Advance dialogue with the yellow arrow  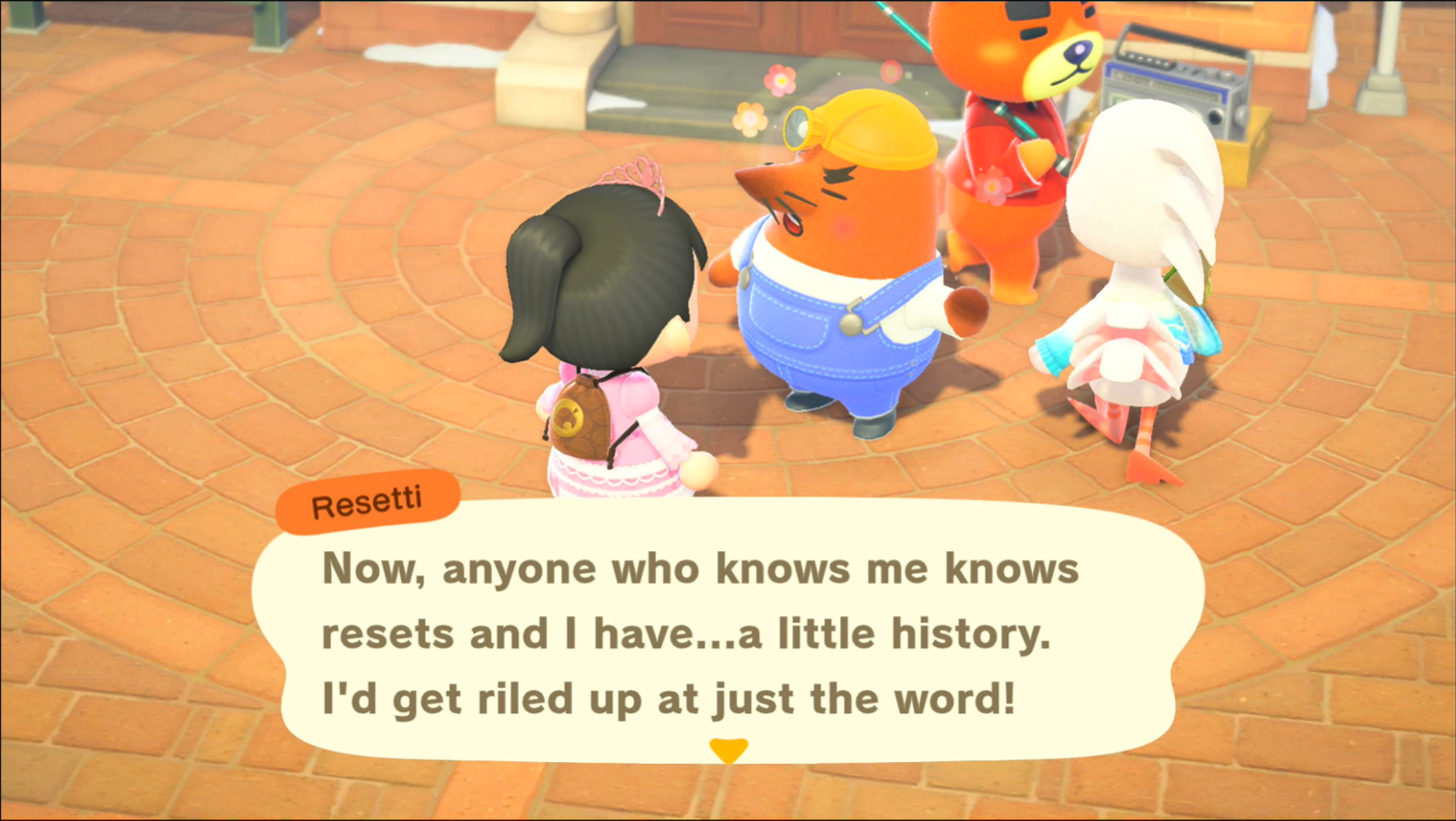click(x=728, y=749)
